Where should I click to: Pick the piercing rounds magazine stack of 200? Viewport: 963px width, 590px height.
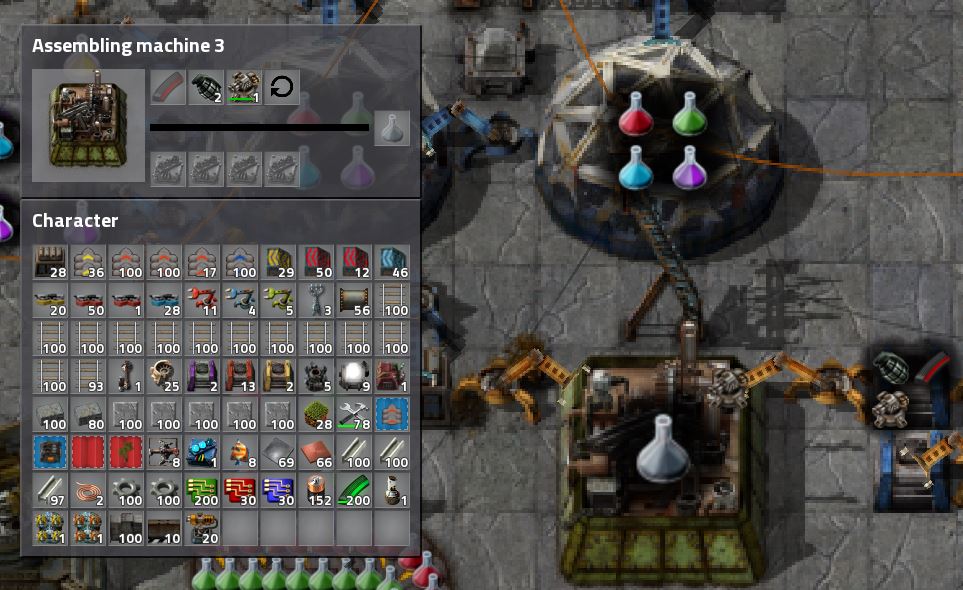tap(355, 490)
